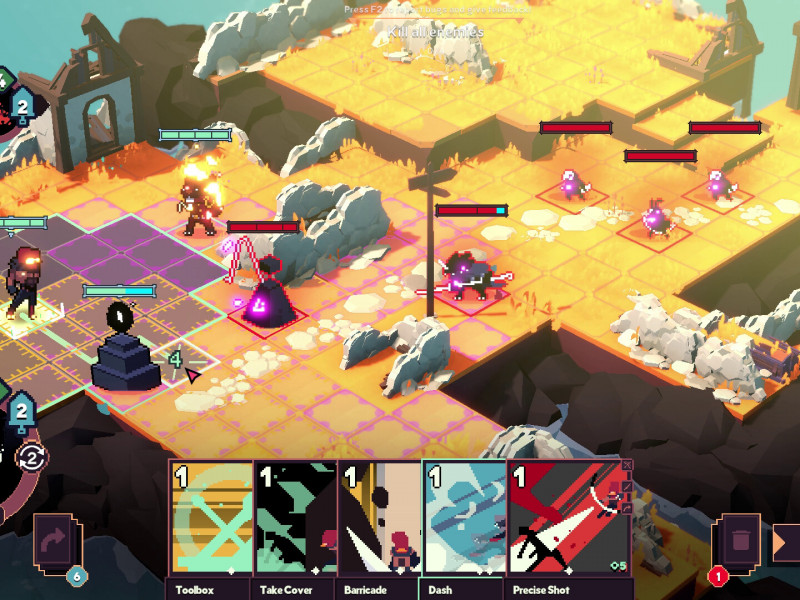
Task: Open the discard pile trash icon
Action: pos(740,545)
